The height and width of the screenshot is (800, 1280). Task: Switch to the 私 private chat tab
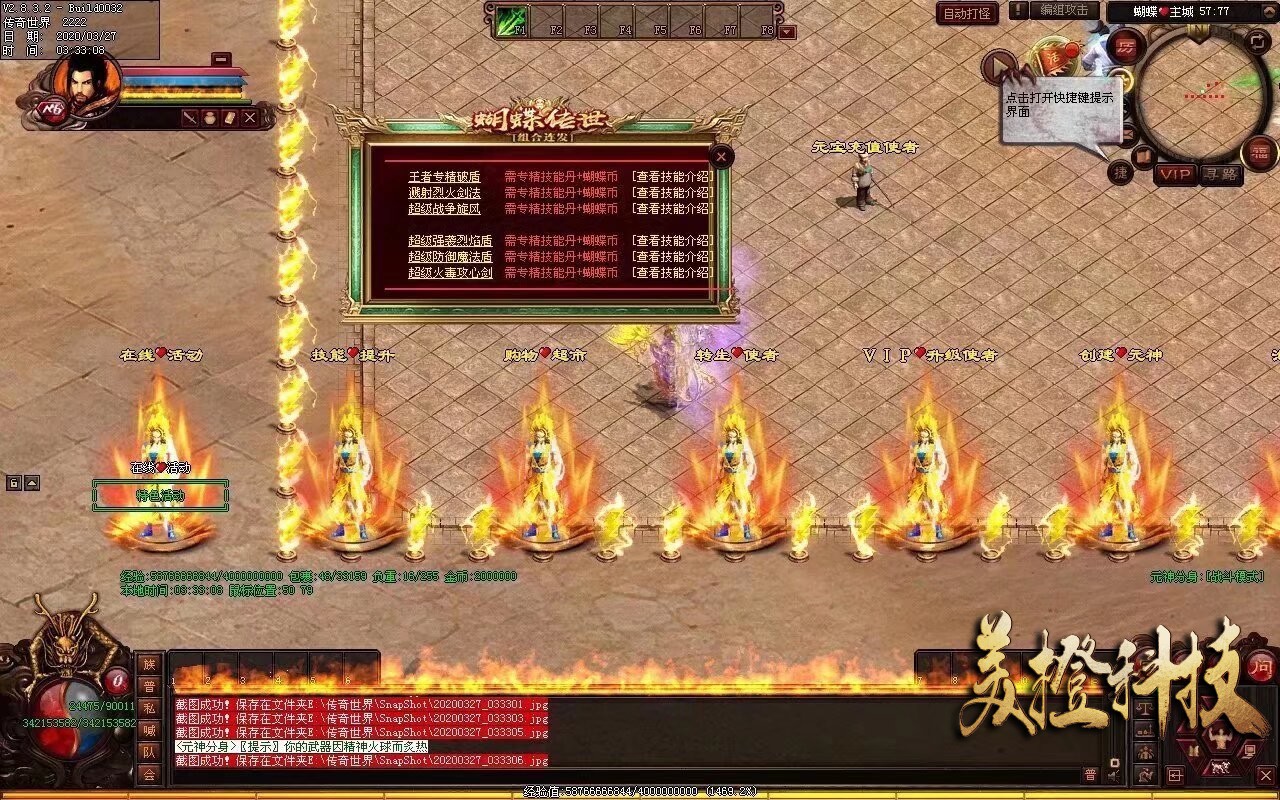coord(149,708)
